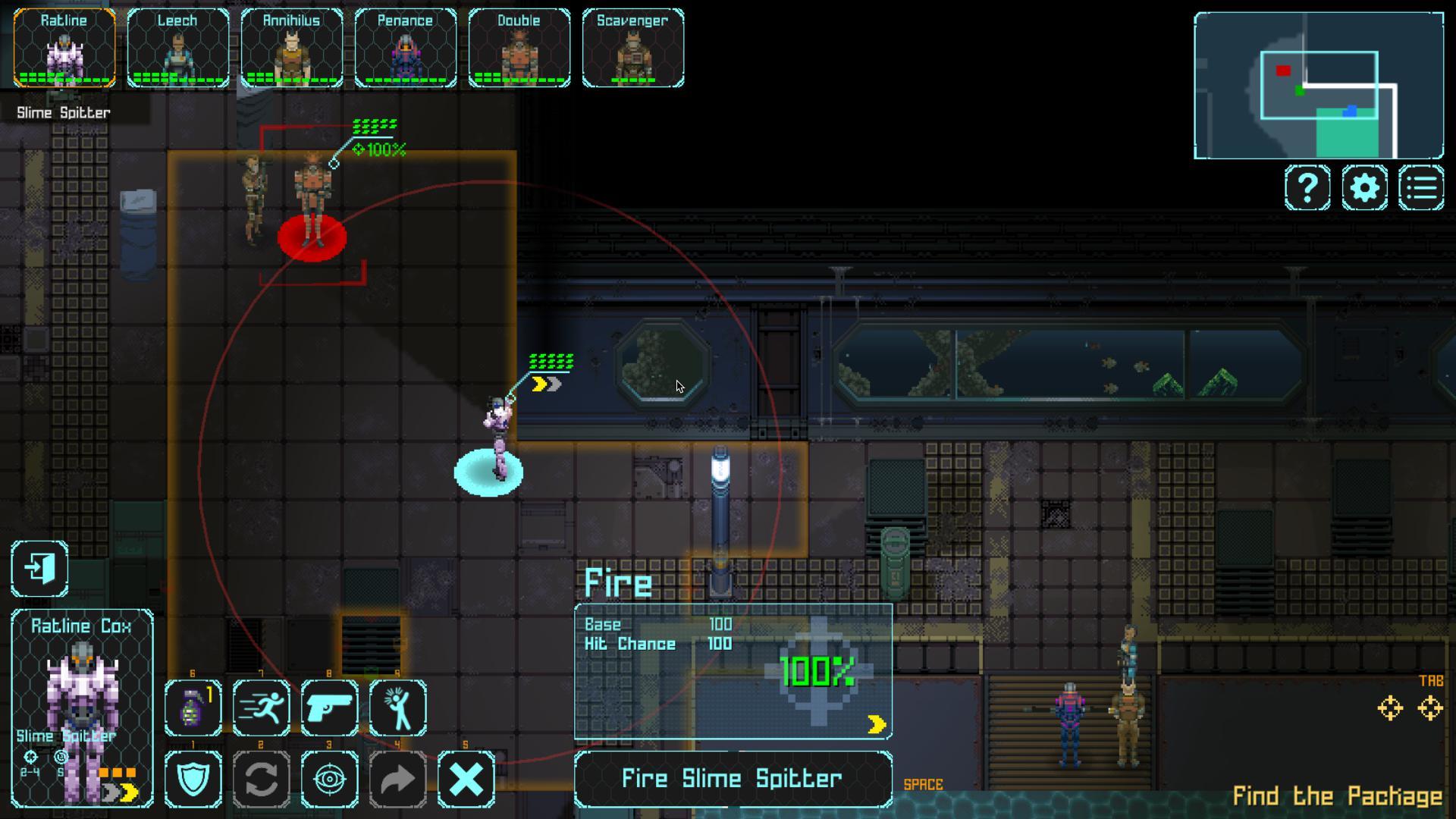Use the sprint ability
Viewport: 1456px width, 819px height.
point(261,709)
